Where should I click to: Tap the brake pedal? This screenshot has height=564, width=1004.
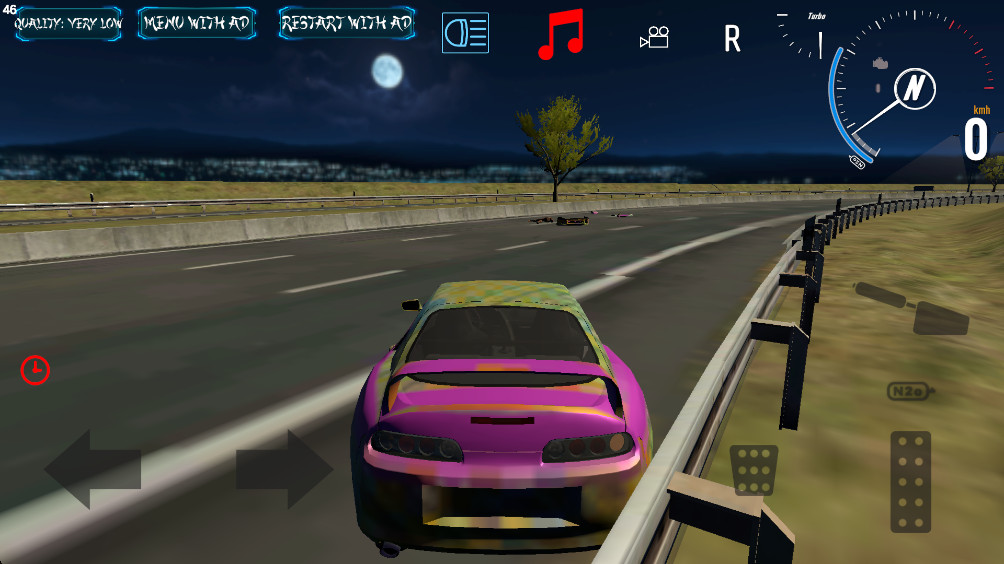[x=754, y=470]
